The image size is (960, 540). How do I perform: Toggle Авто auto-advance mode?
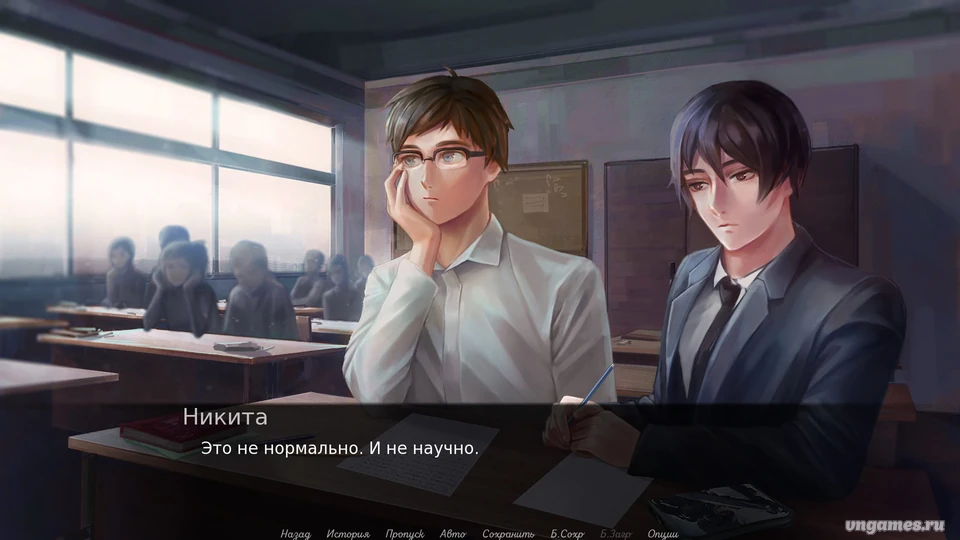pos(453,534)
